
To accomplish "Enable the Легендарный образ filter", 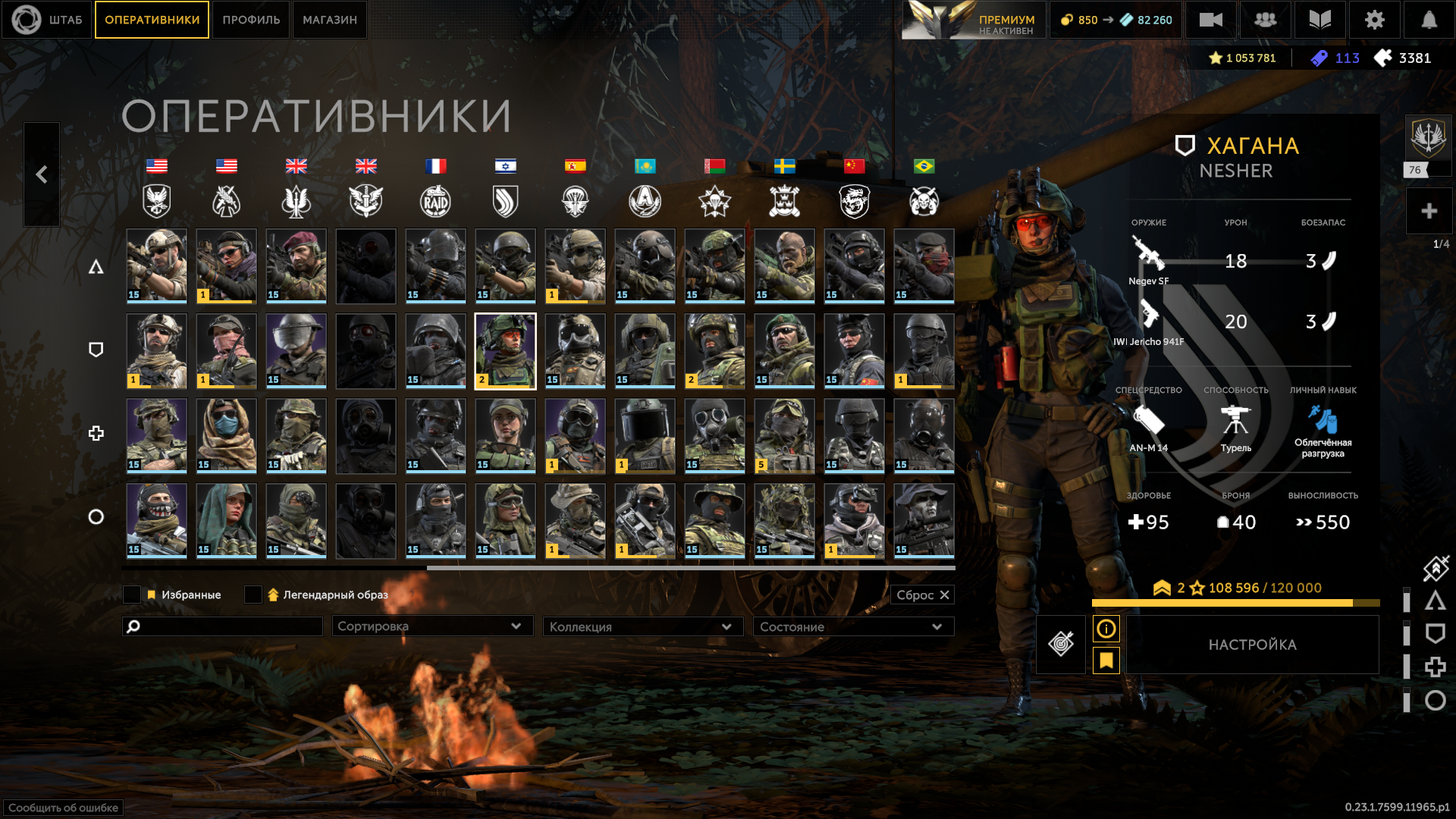I will [x=253, y=595].
